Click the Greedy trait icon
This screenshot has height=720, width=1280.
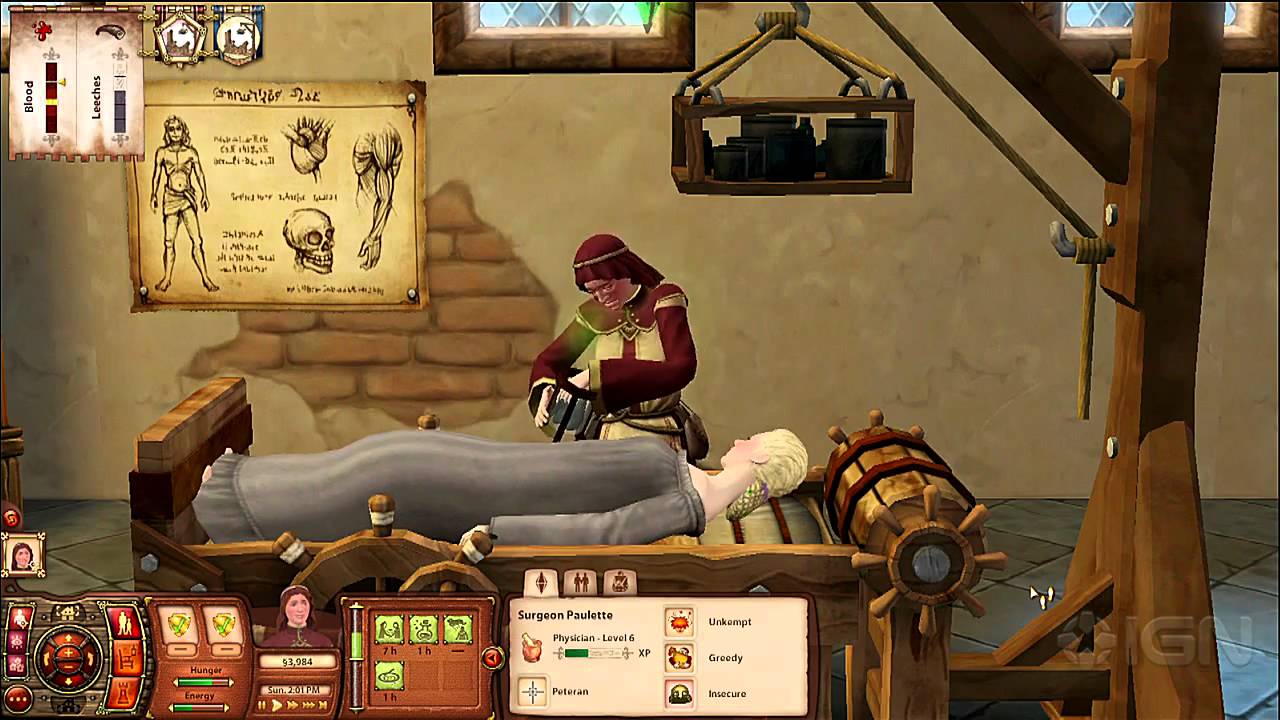coord(680,657)
